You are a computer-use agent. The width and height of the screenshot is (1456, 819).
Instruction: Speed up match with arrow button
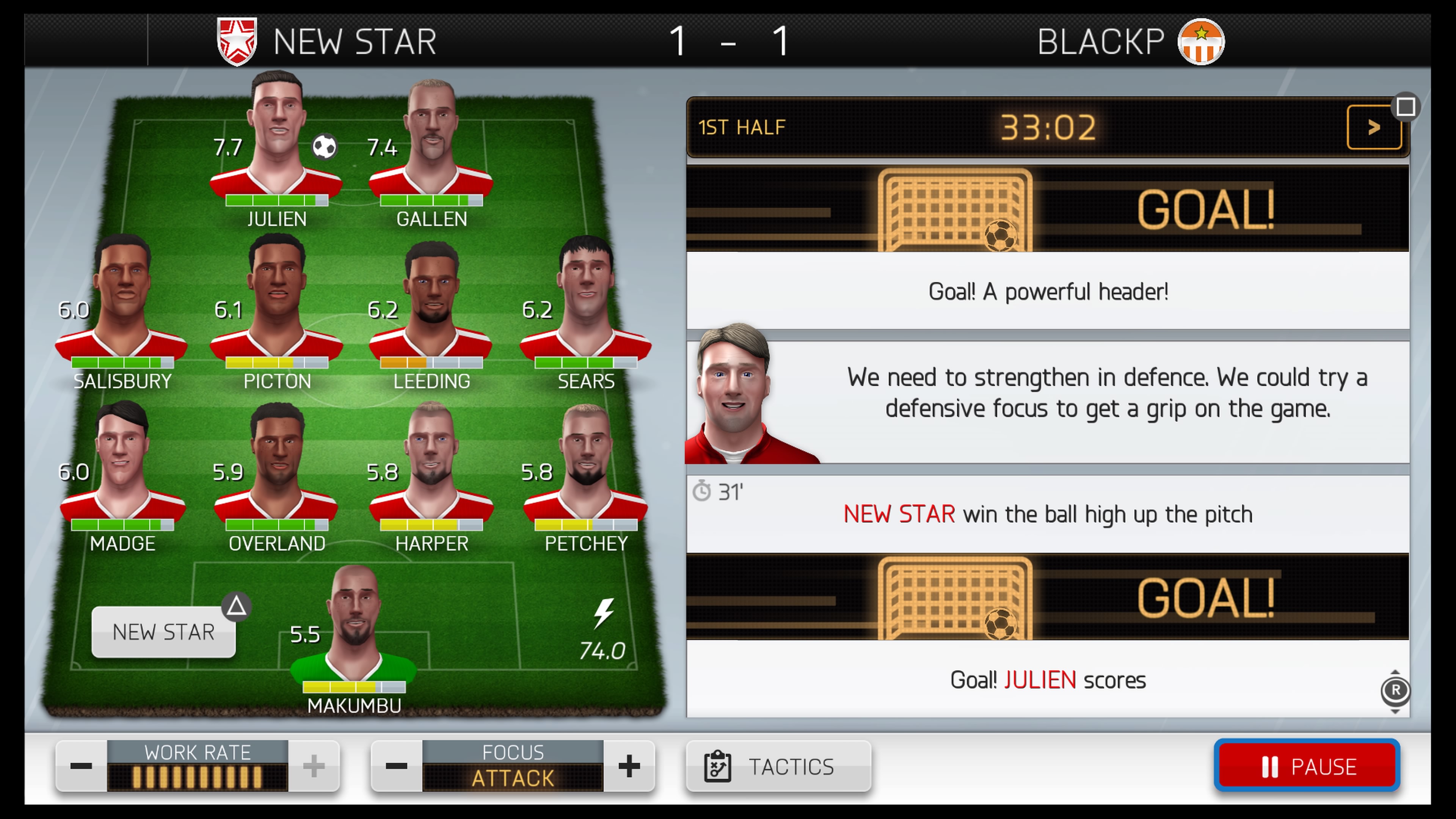tap(1374, 127)
